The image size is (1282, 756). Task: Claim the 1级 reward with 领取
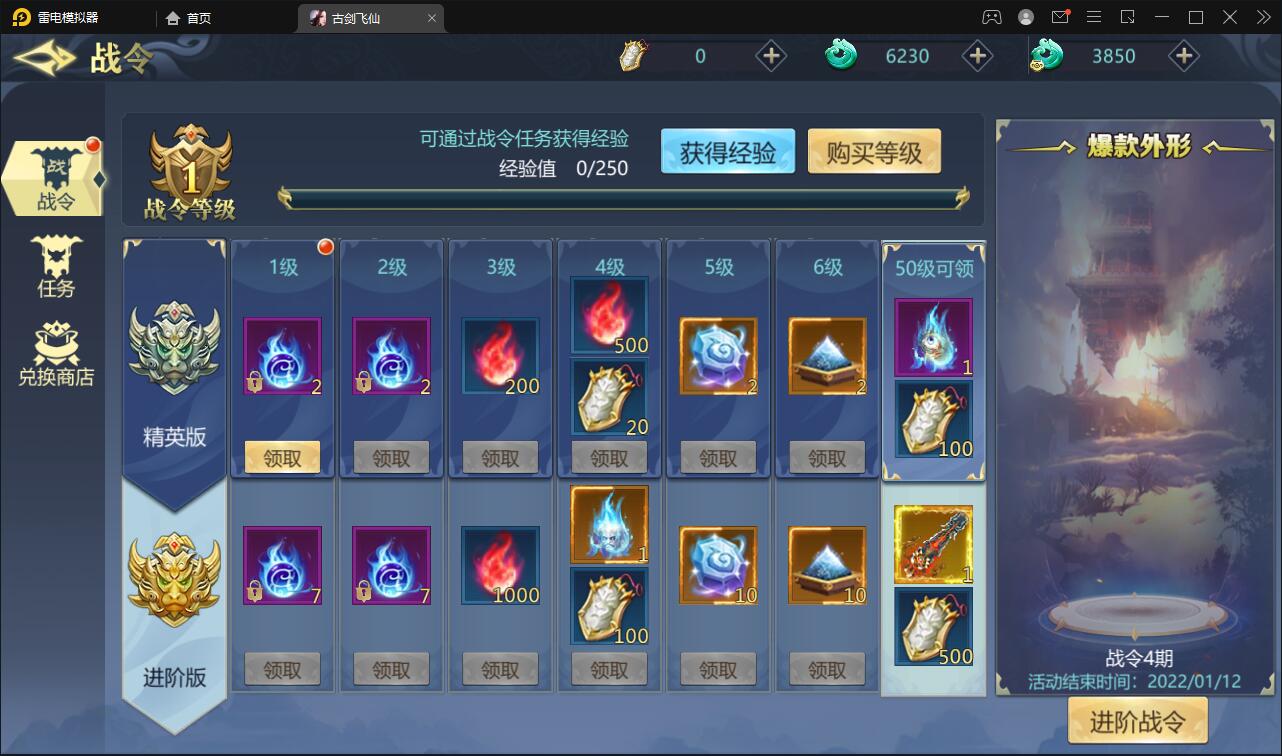(282, 457)
